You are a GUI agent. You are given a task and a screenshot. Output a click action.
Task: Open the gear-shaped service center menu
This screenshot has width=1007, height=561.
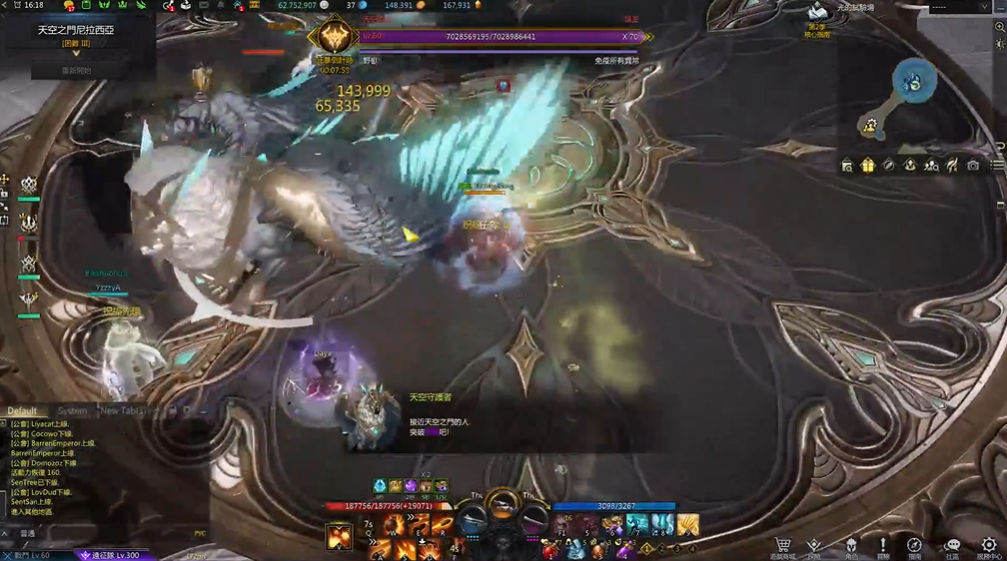click(988, 545)
